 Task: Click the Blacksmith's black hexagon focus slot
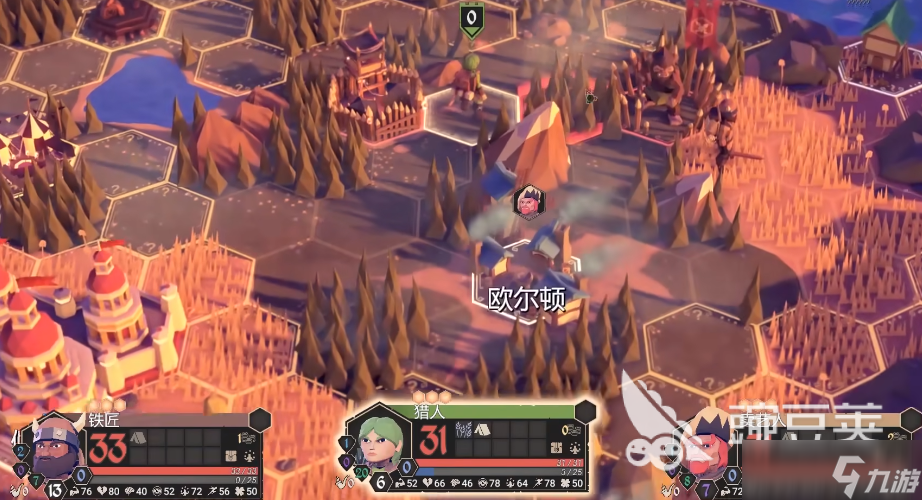pos(260,420)
